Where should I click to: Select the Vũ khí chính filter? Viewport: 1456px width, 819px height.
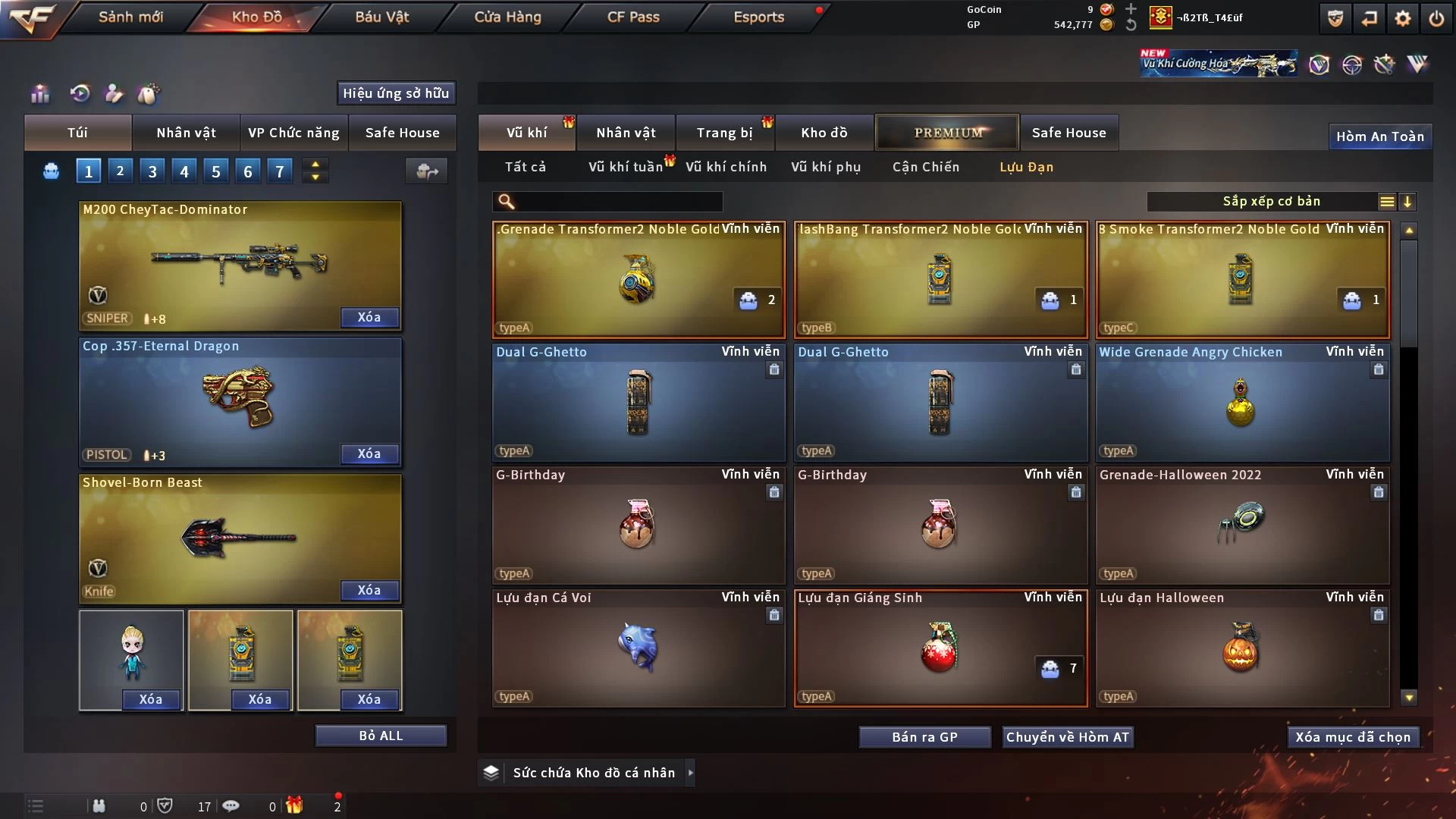click(x=726, y=167)
